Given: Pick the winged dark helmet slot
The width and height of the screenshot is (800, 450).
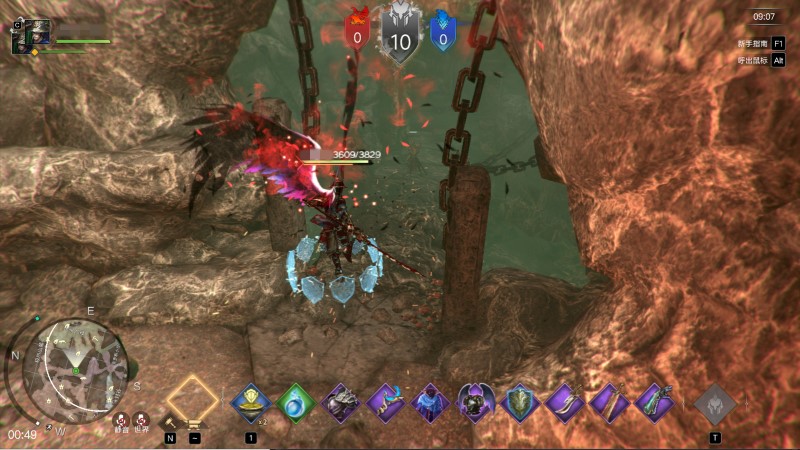Looking at the screenshot, I should (476, 403).
